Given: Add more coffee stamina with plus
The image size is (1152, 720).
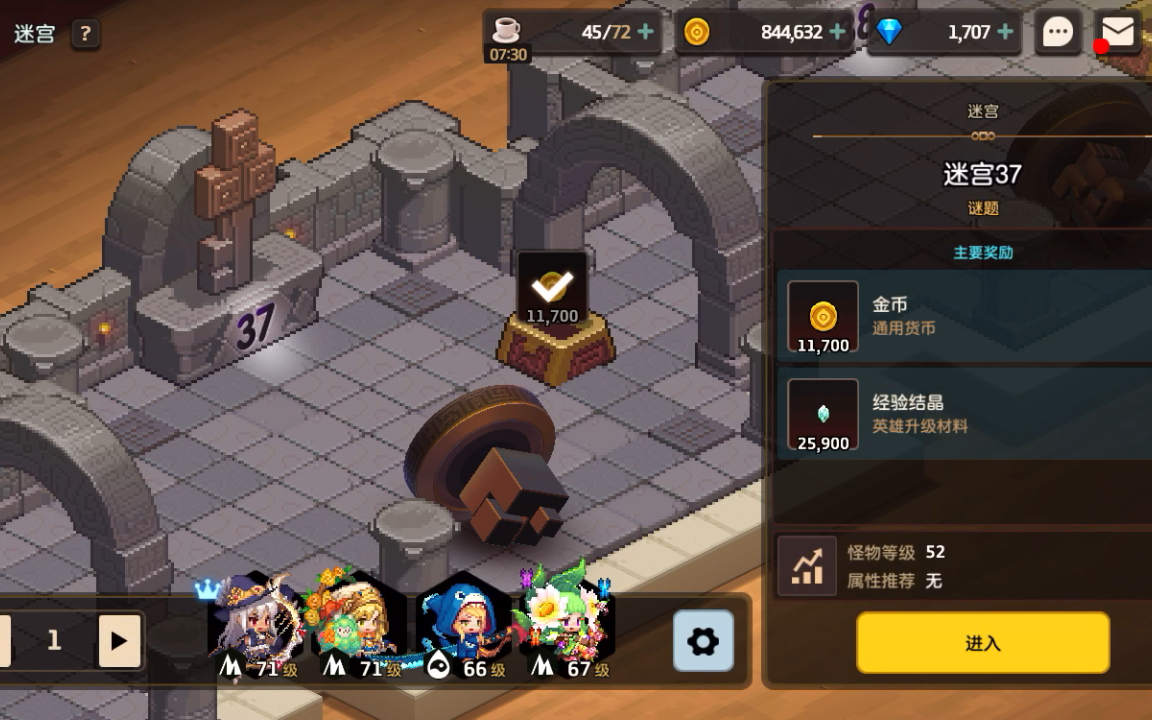Looking at the screenshot, I should [x=646, y=32].
